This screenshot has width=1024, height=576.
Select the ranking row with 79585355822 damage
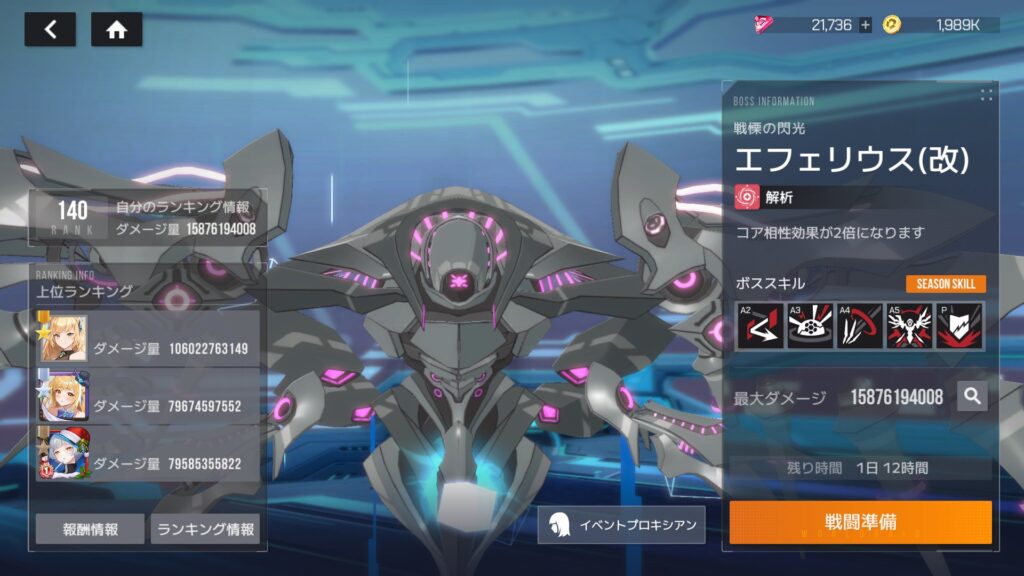(148, 455)
